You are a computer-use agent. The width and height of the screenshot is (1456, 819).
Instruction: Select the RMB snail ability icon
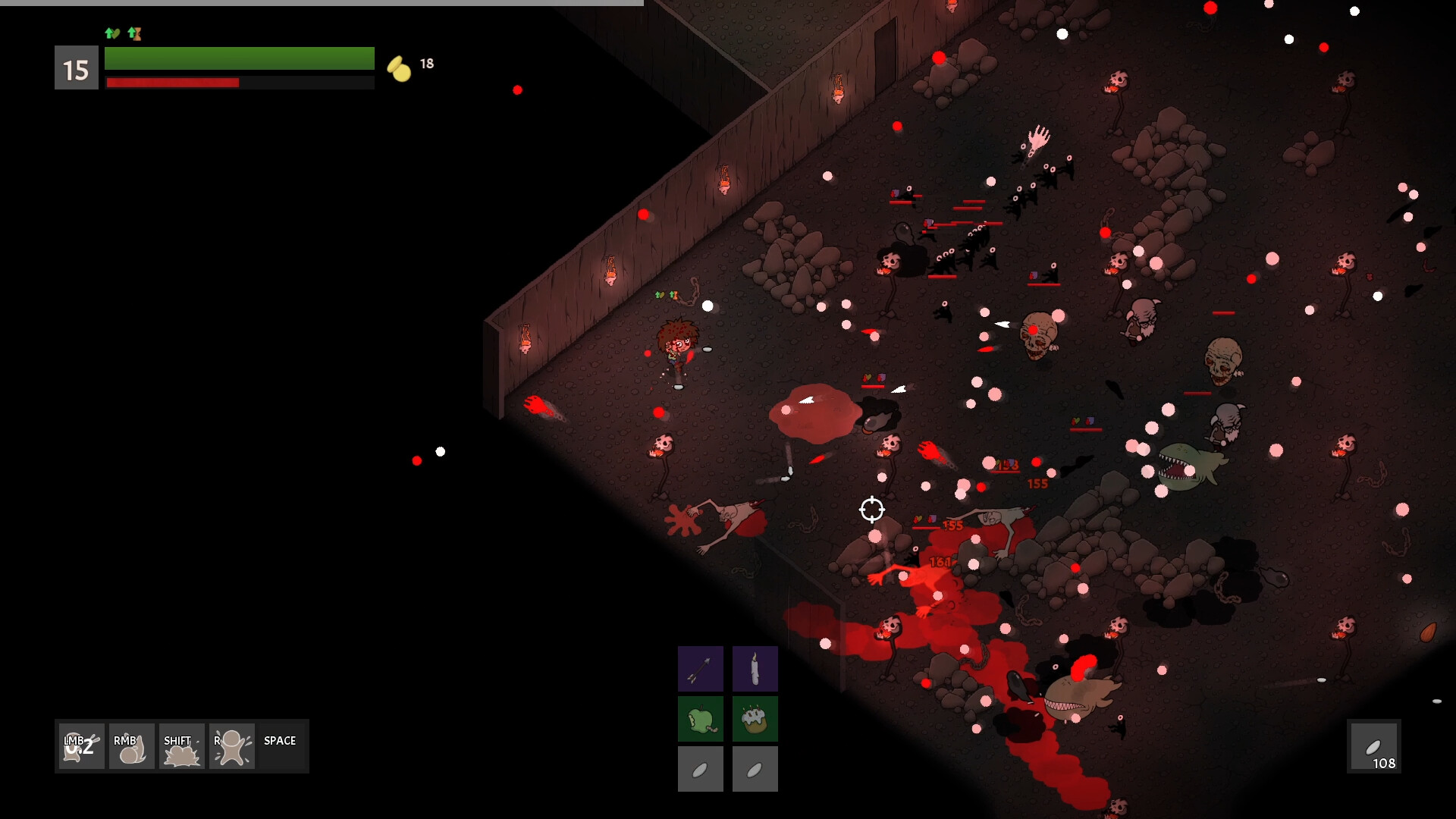pyautogui.click(x=130, y=746)
